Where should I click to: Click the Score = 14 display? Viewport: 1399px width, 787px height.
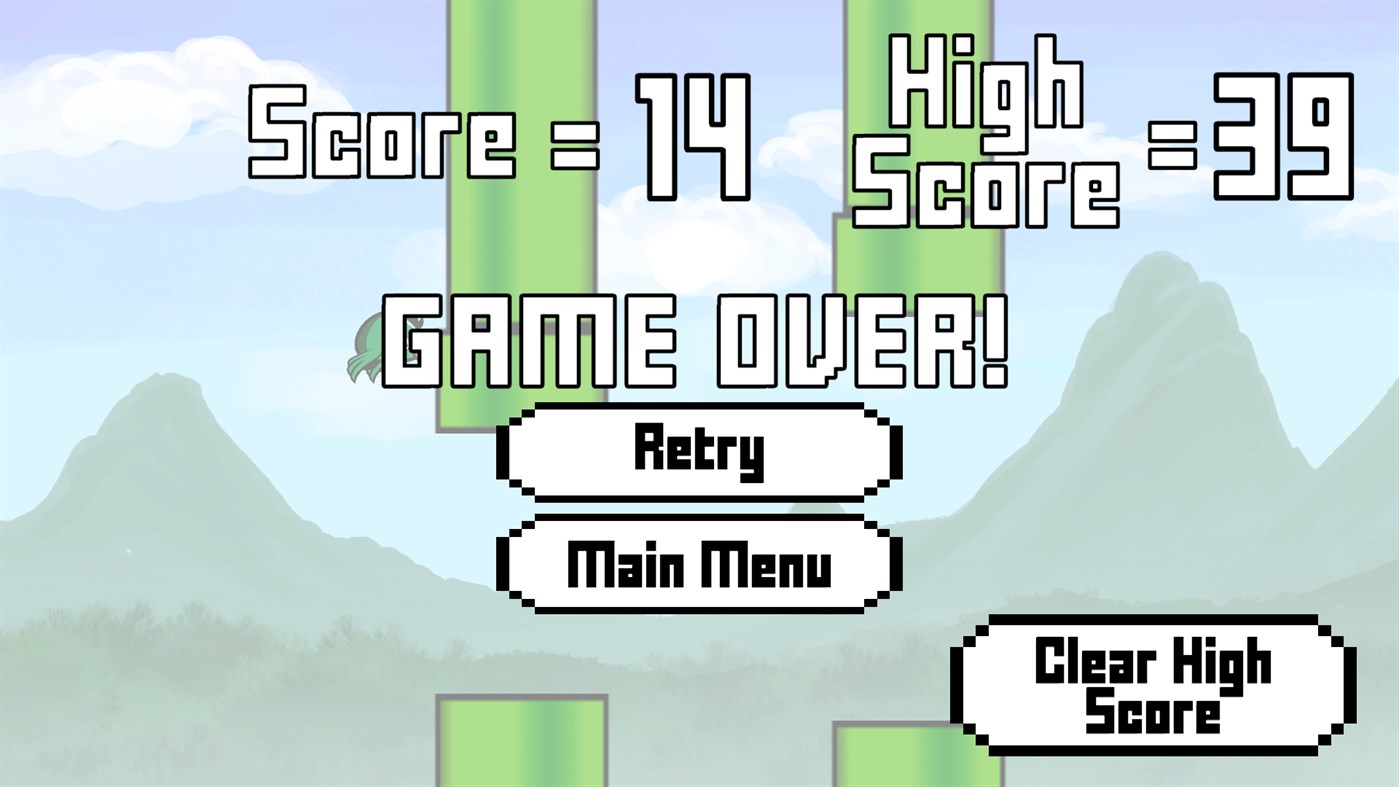(497, 134)
